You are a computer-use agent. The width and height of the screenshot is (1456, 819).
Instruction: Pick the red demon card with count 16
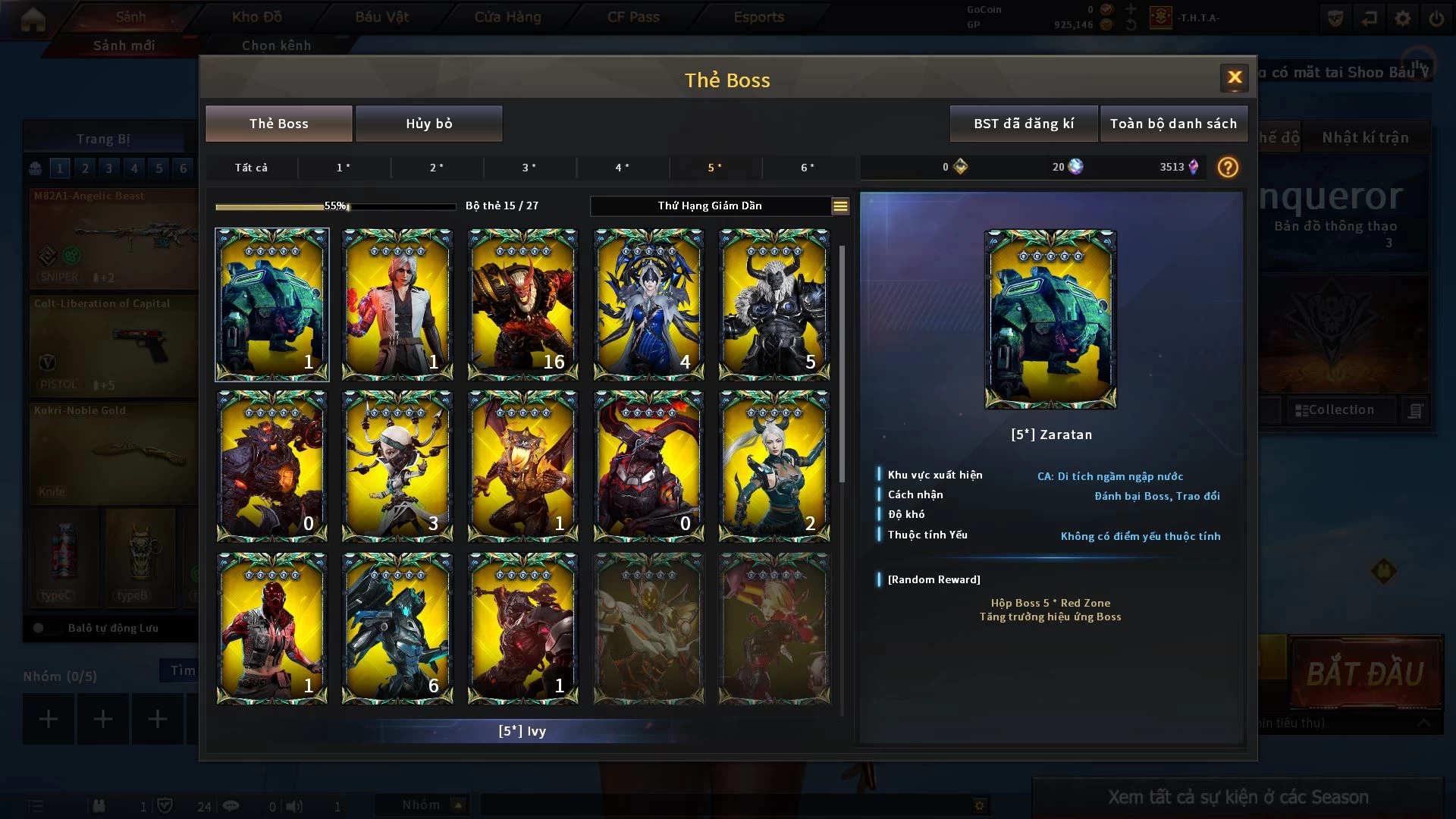point(522,304)
